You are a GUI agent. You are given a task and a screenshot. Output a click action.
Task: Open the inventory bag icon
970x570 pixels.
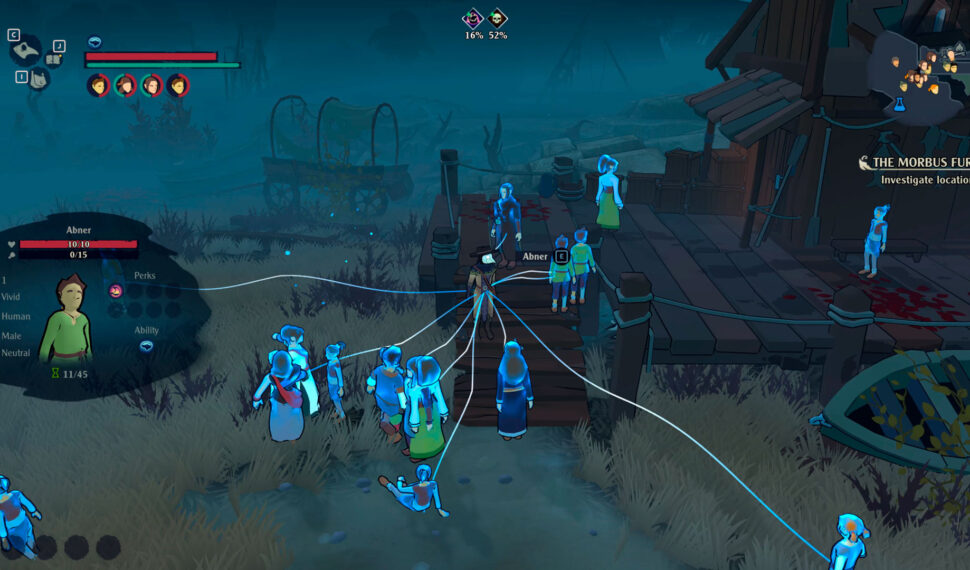[x=37, y=79]
